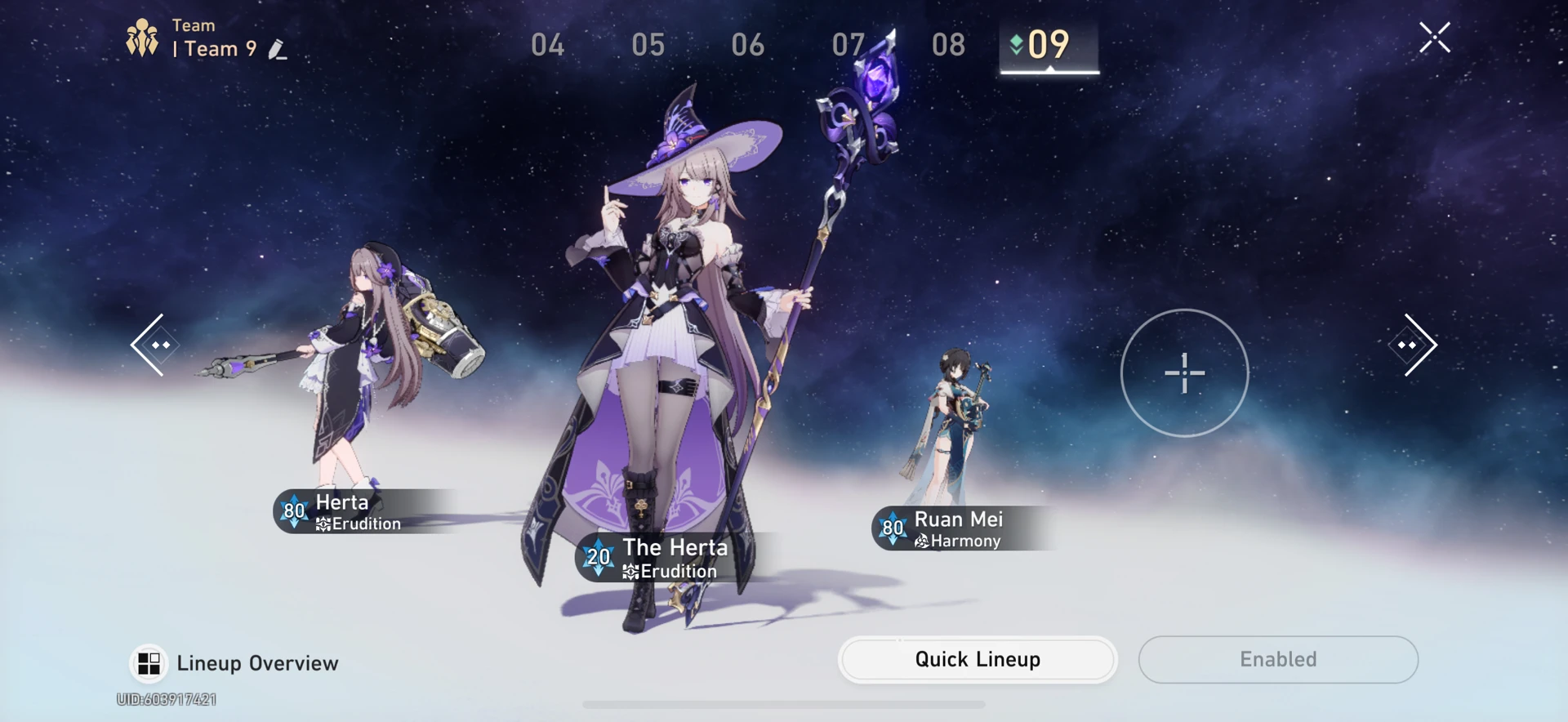Click the Harmony path icon under Ruan Mei

[922, 541]
